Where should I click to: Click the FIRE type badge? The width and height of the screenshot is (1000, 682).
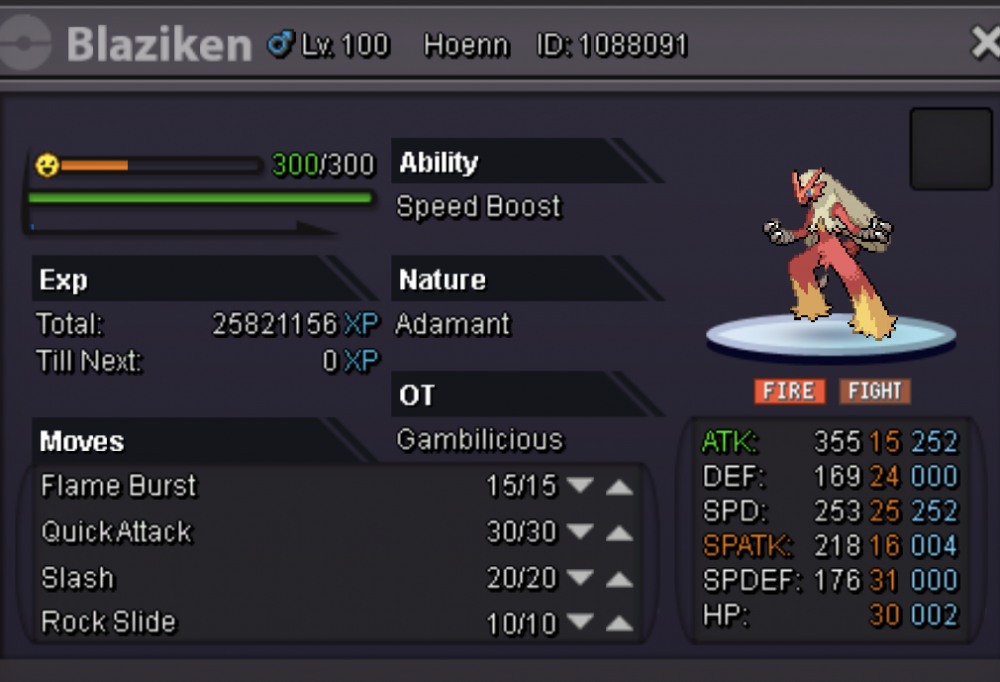(789, 391)
